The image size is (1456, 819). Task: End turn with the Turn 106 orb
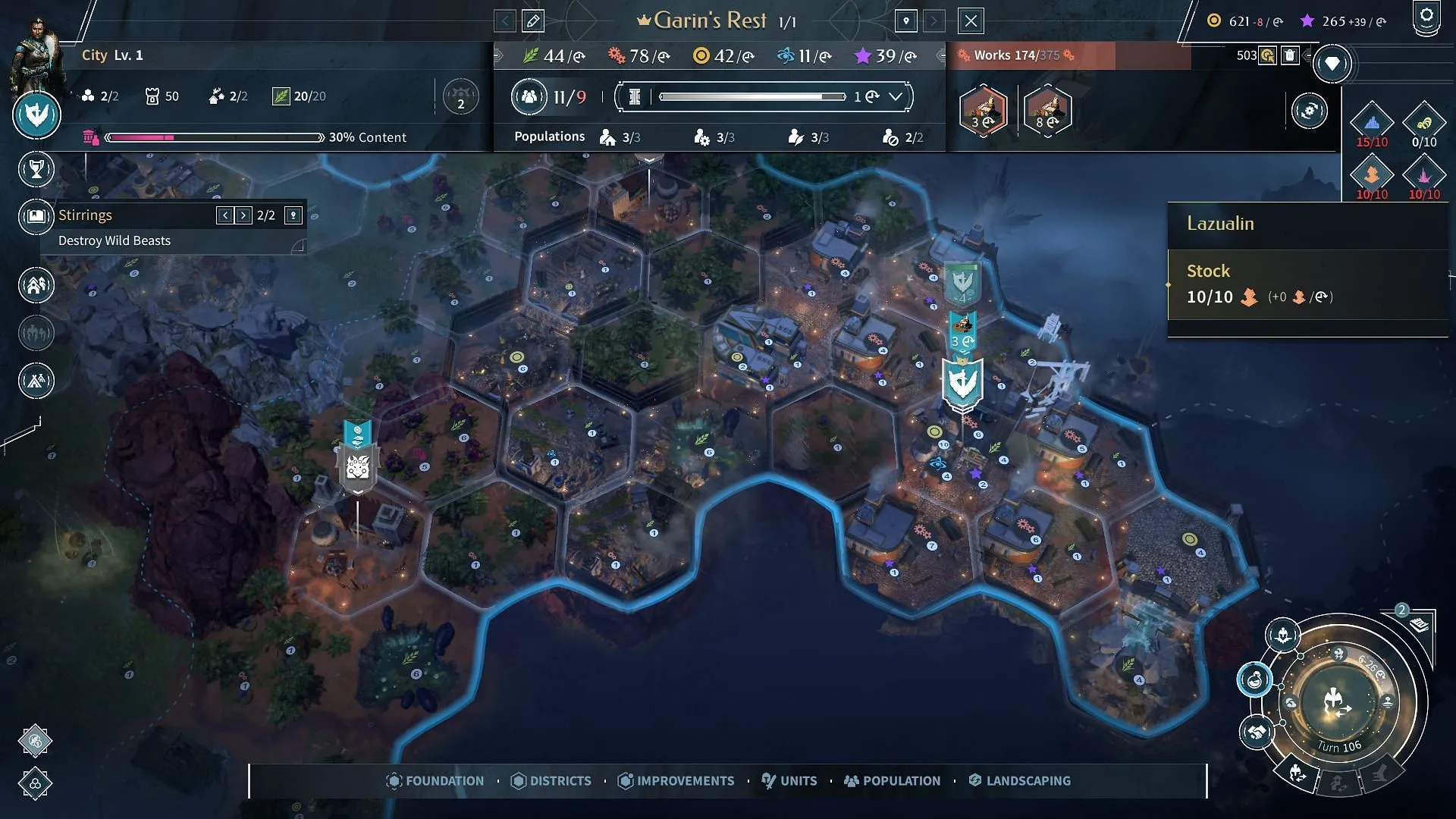coord(1338,702)
